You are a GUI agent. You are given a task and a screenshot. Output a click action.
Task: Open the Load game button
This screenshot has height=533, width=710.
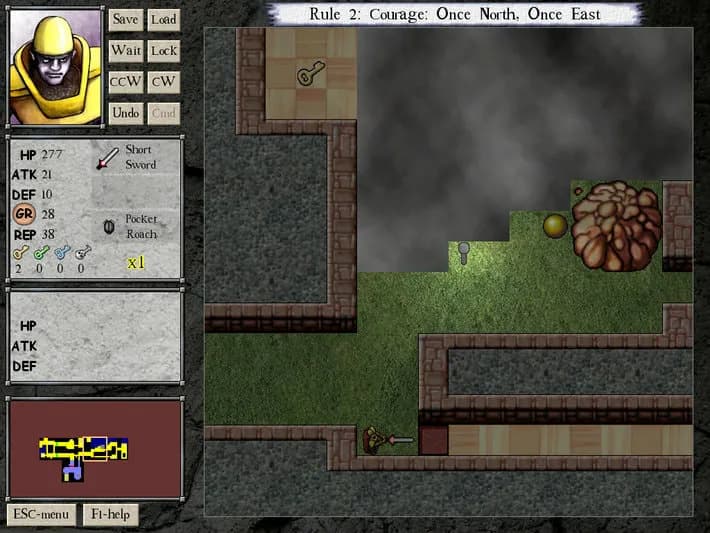tap(163, 19)
